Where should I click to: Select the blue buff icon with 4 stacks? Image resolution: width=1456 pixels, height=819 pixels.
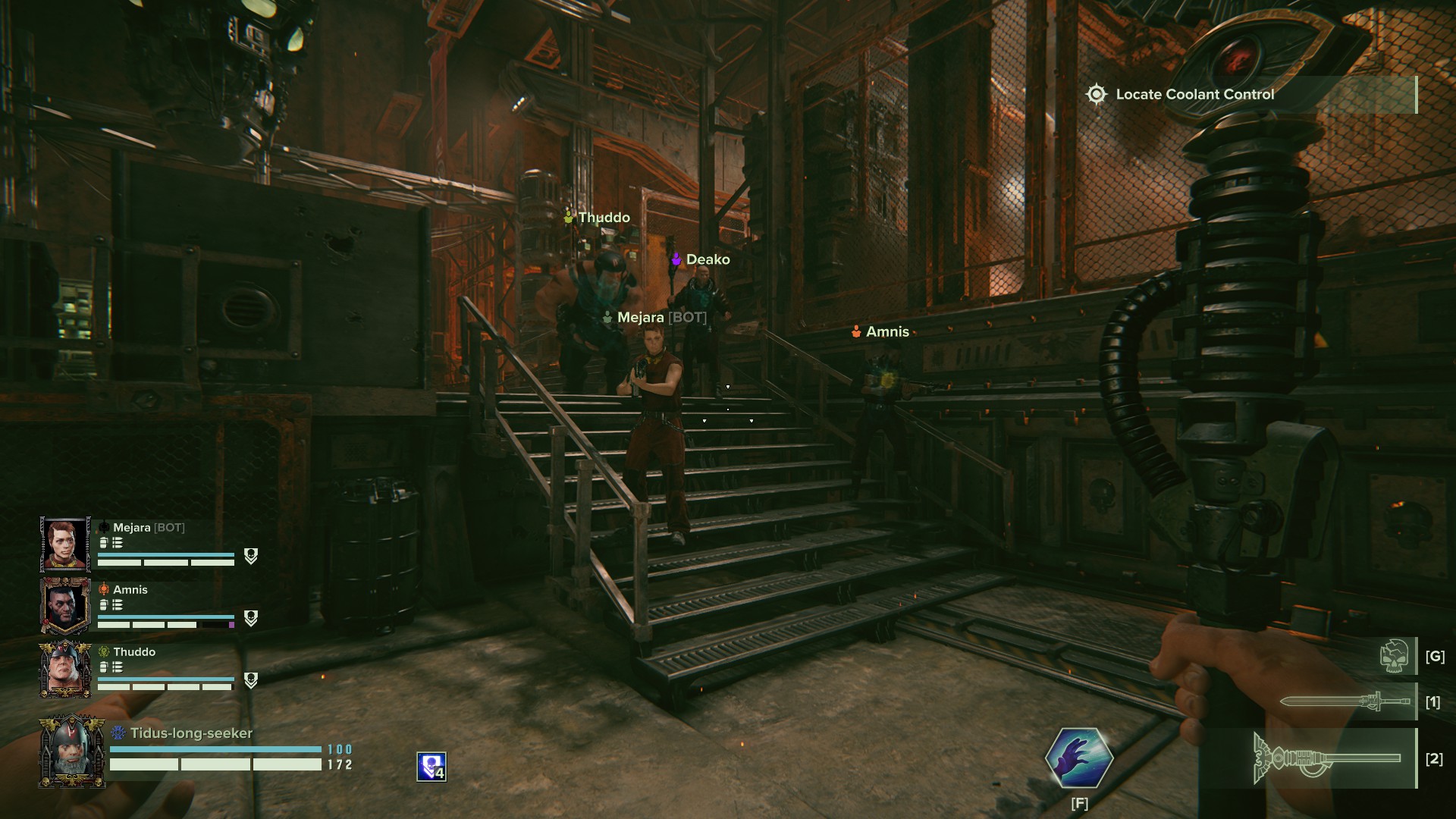tap(431, 767)
